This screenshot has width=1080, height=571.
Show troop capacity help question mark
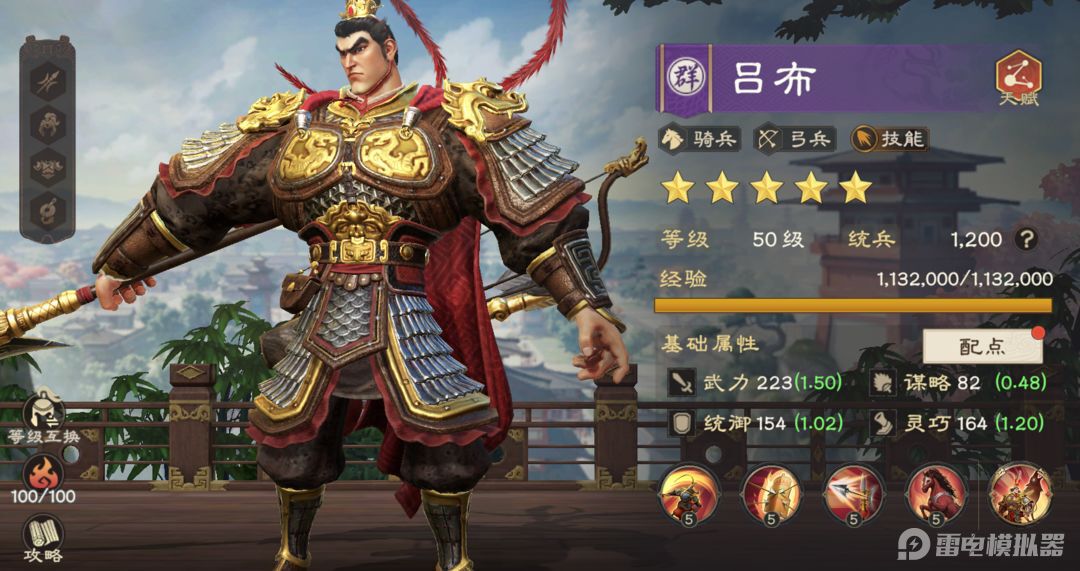1024,240
